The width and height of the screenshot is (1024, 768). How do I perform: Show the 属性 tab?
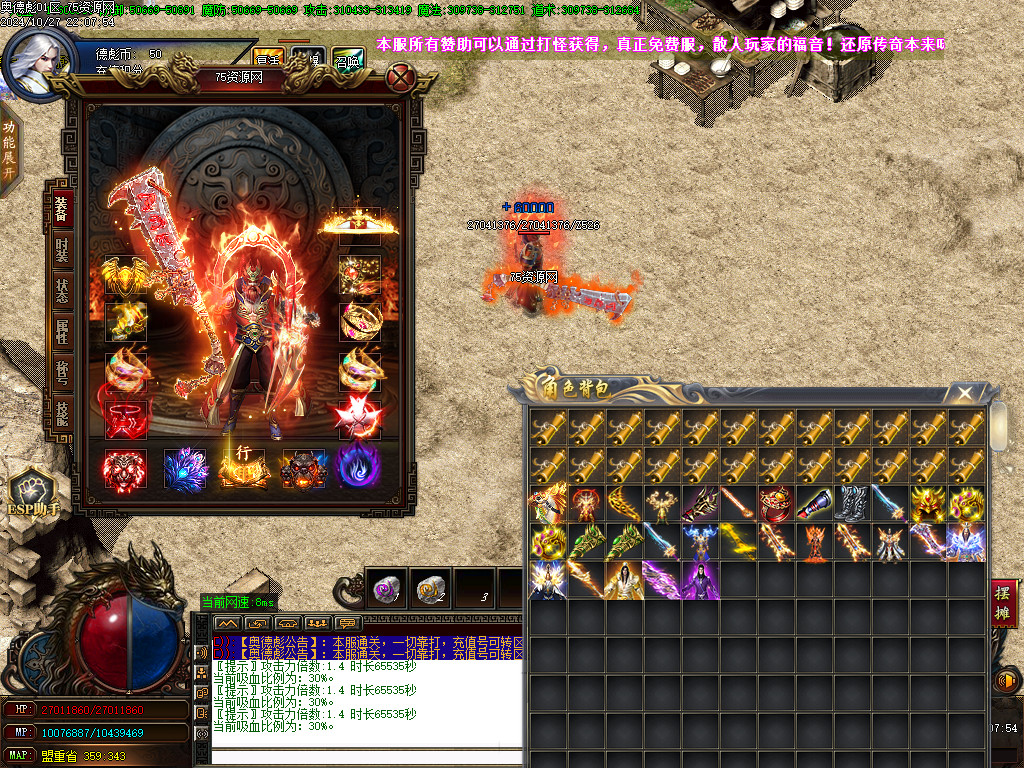[x=62, y=331]
